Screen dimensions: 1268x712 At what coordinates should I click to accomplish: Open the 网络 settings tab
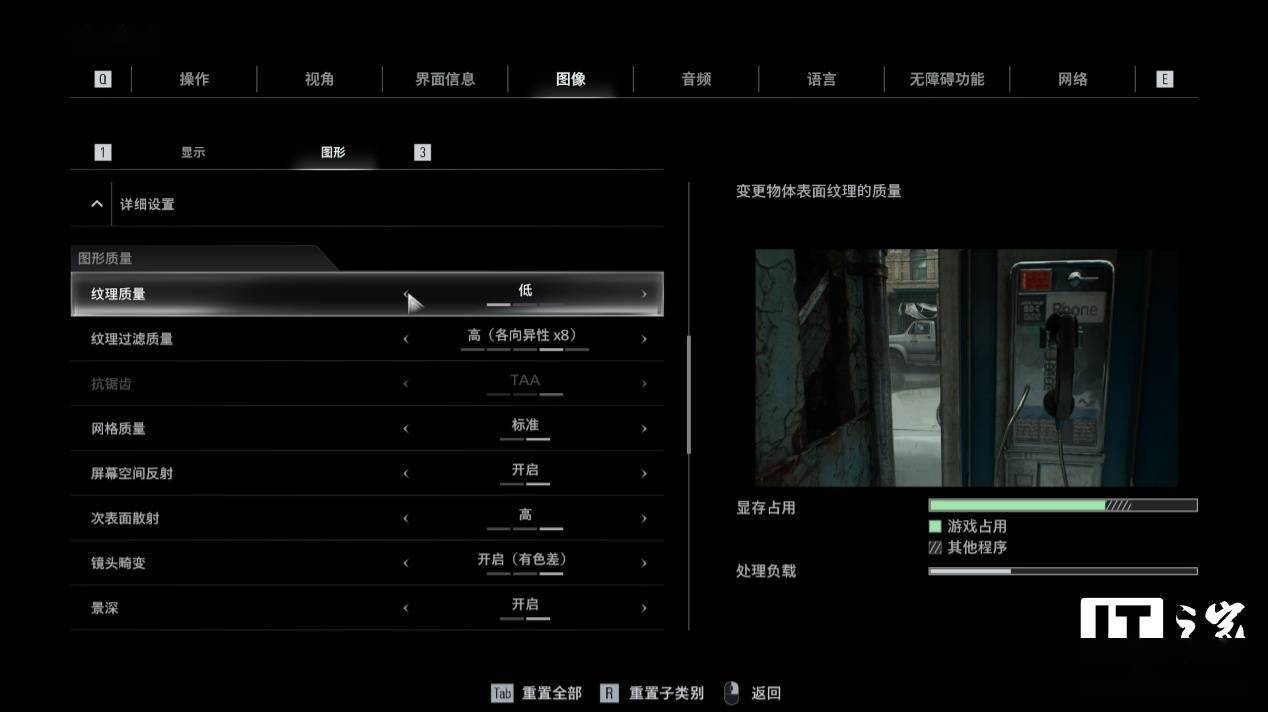click(1072, 79)
